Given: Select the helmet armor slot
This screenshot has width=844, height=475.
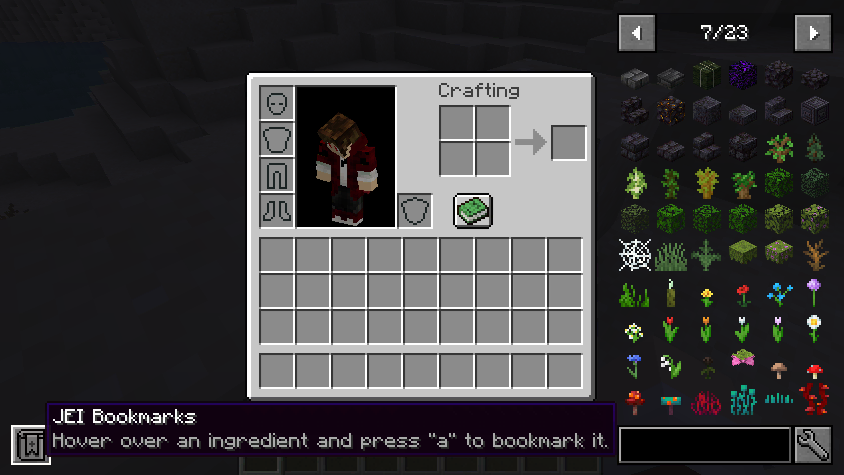Looking at the screenshot, I should 277,103.
